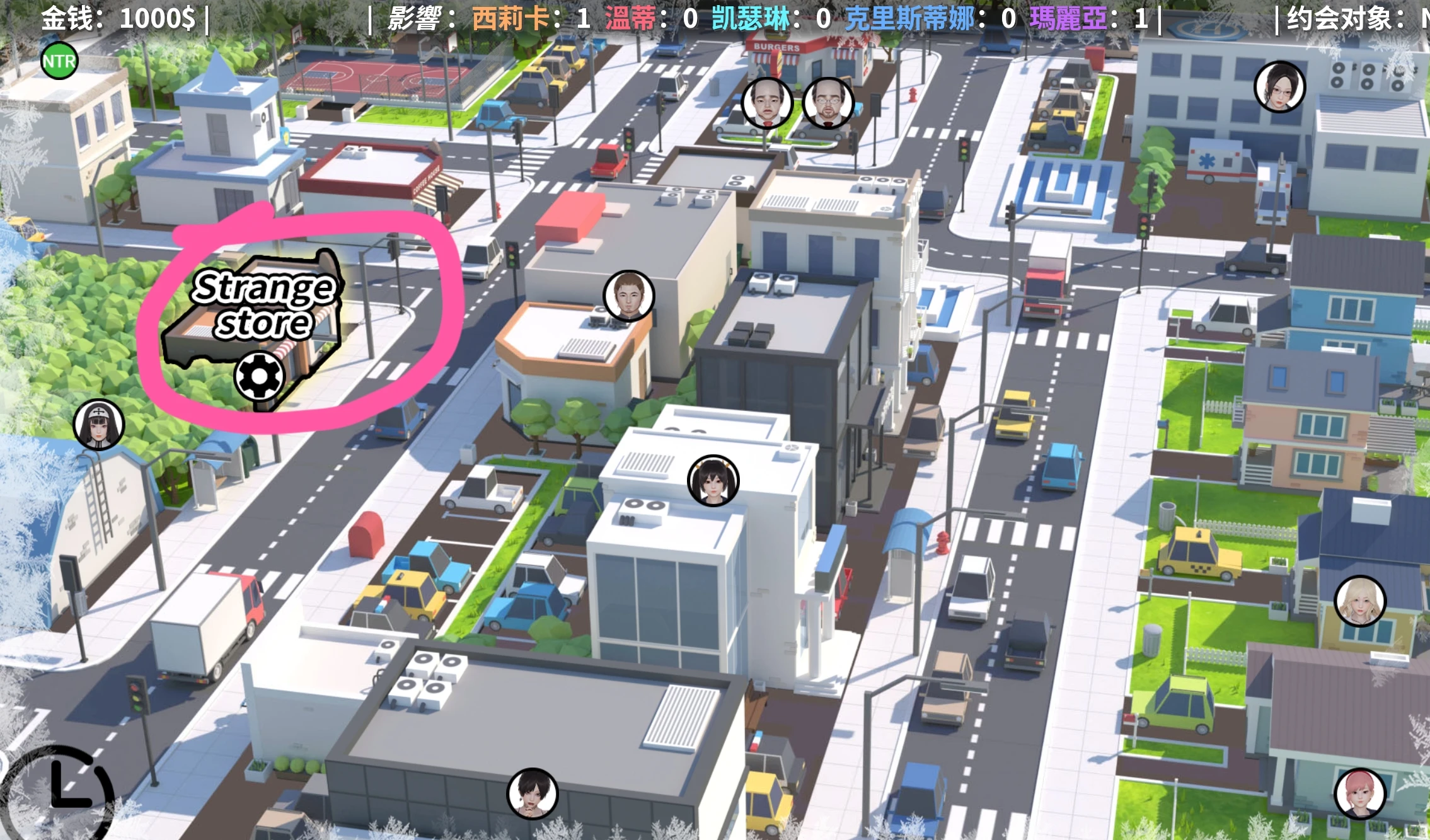The width and height of the screenshot is (1430, 840).
Task: Toggle the green NTR button
Action: point(59,61)
